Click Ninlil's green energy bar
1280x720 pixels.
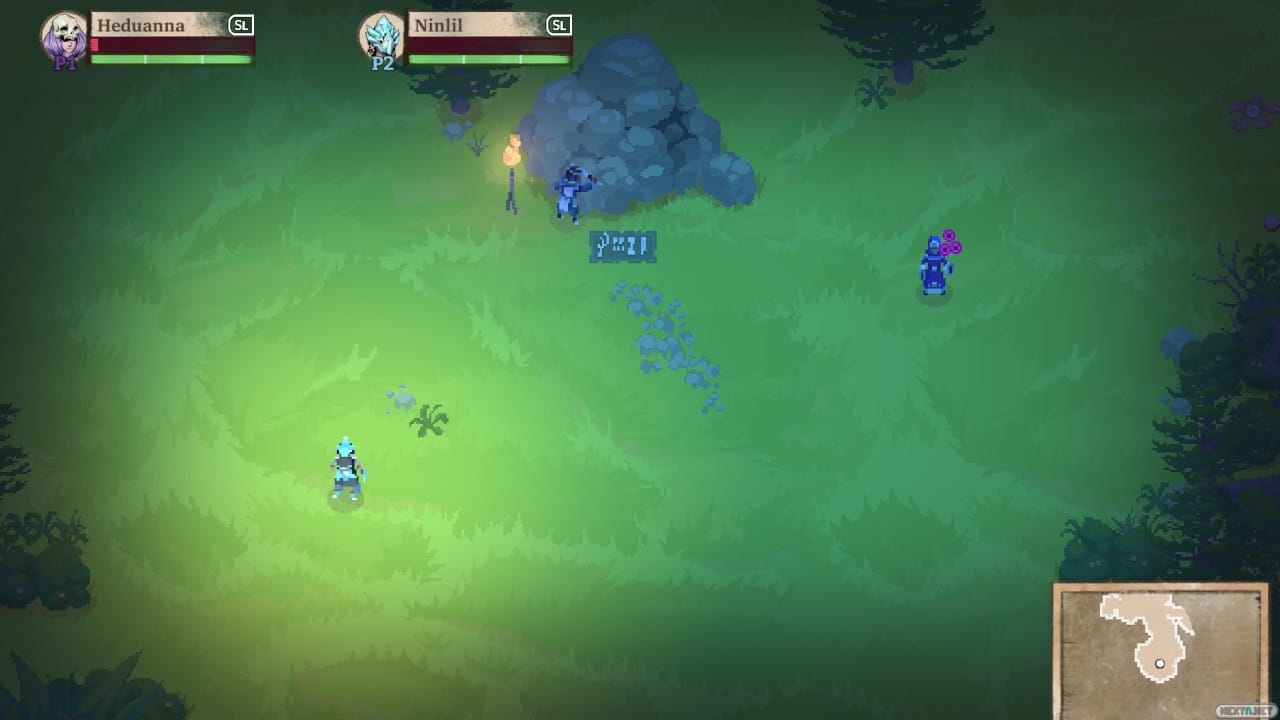[480, 58]
